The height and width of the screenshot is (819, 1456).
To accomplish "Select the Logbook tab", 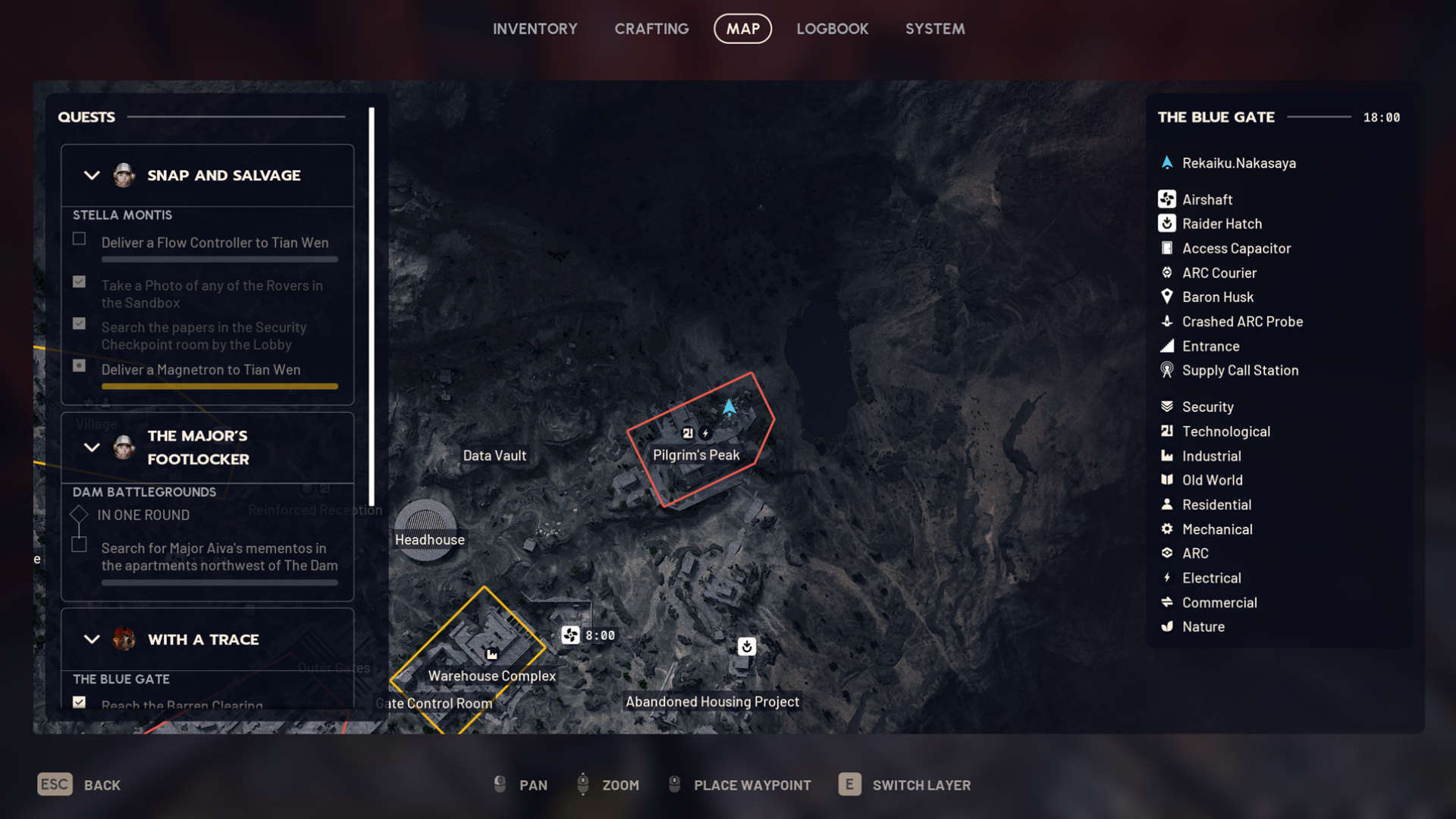I will click(832, 29).
